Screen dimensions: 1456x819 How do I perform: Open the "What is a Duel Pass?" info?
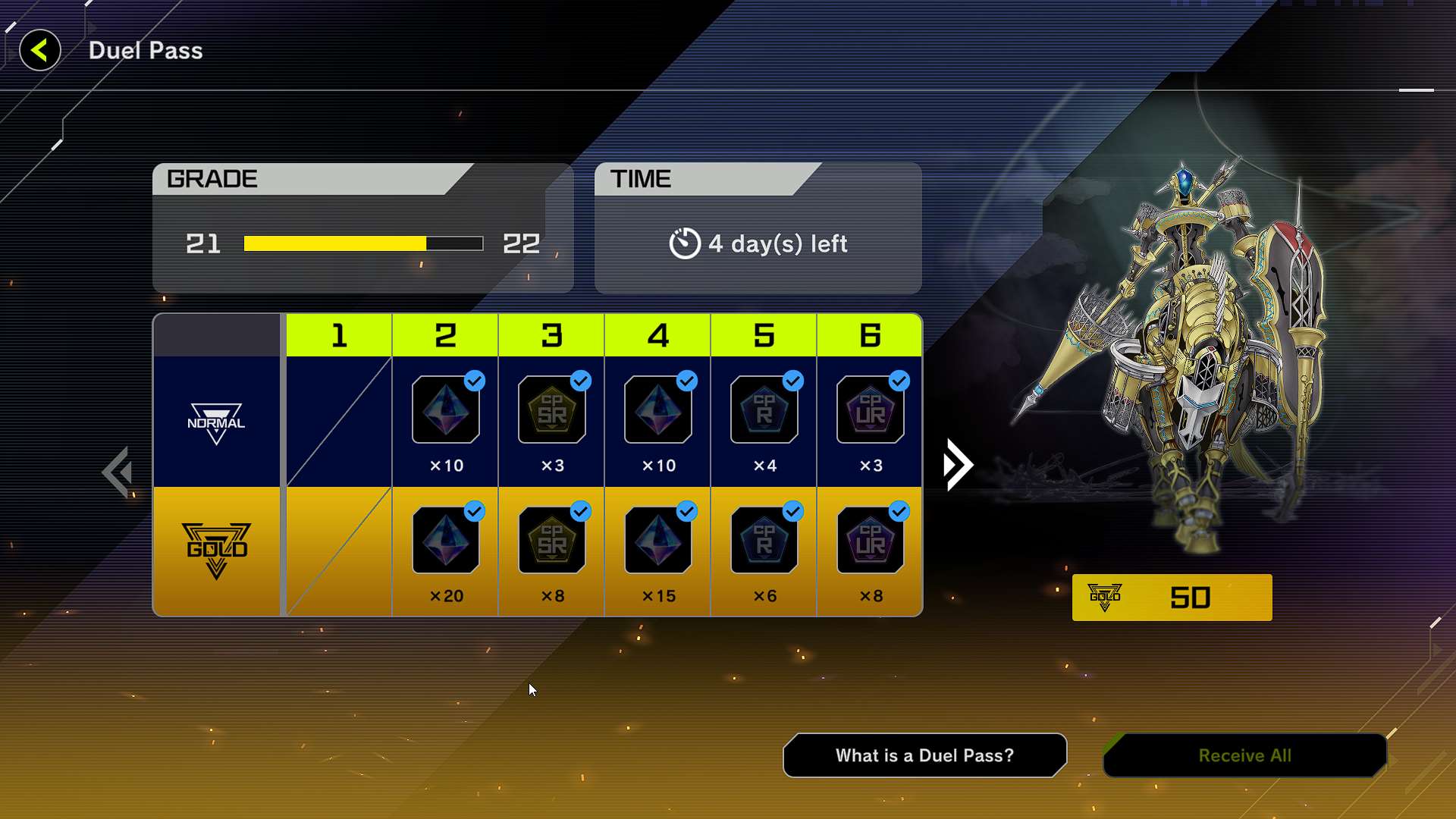pyautogui.click(x=924, y=755)
